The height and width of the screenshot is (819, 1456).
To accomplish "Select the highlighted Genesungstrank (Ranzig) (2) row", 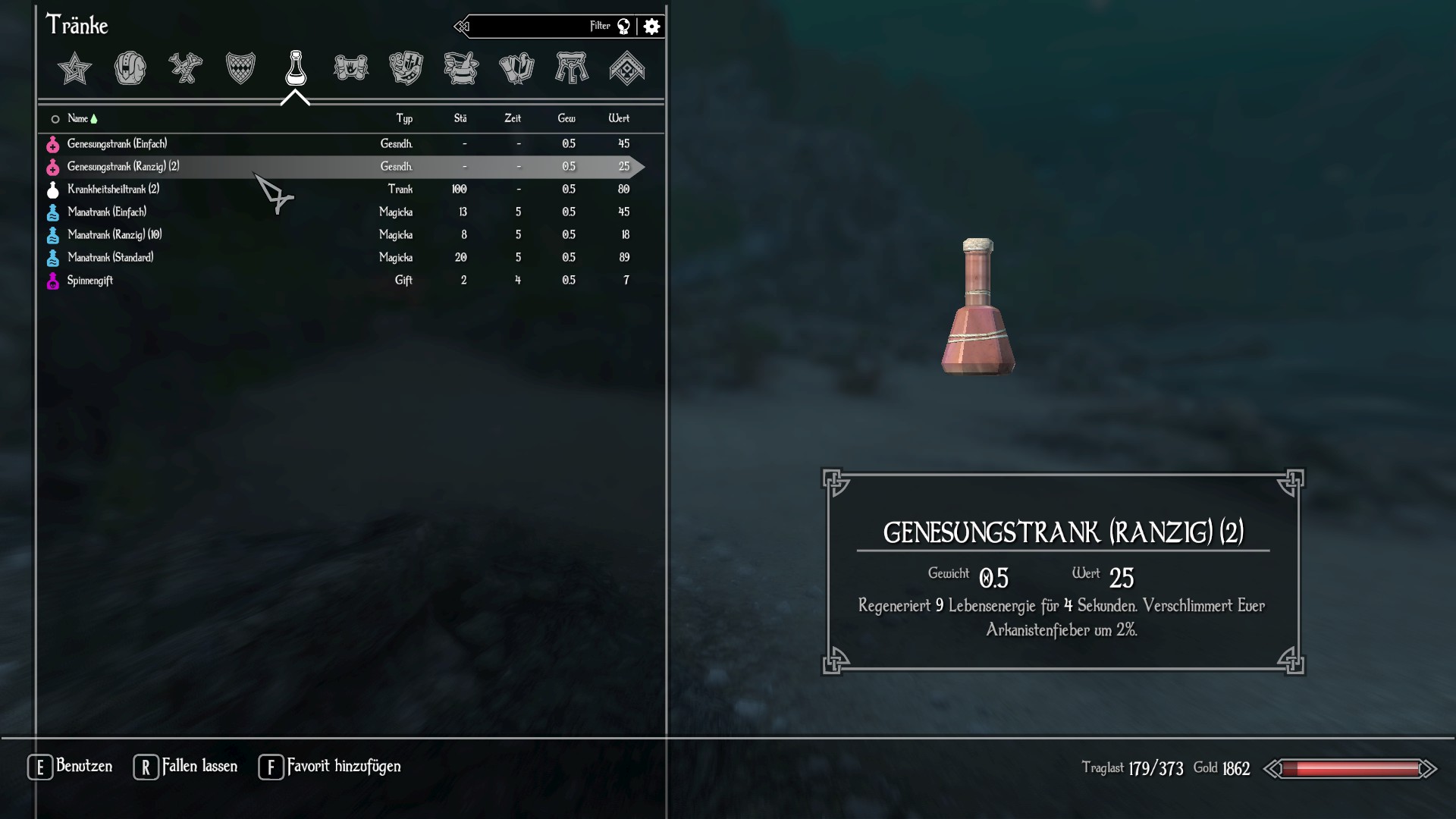I will 123,167.
